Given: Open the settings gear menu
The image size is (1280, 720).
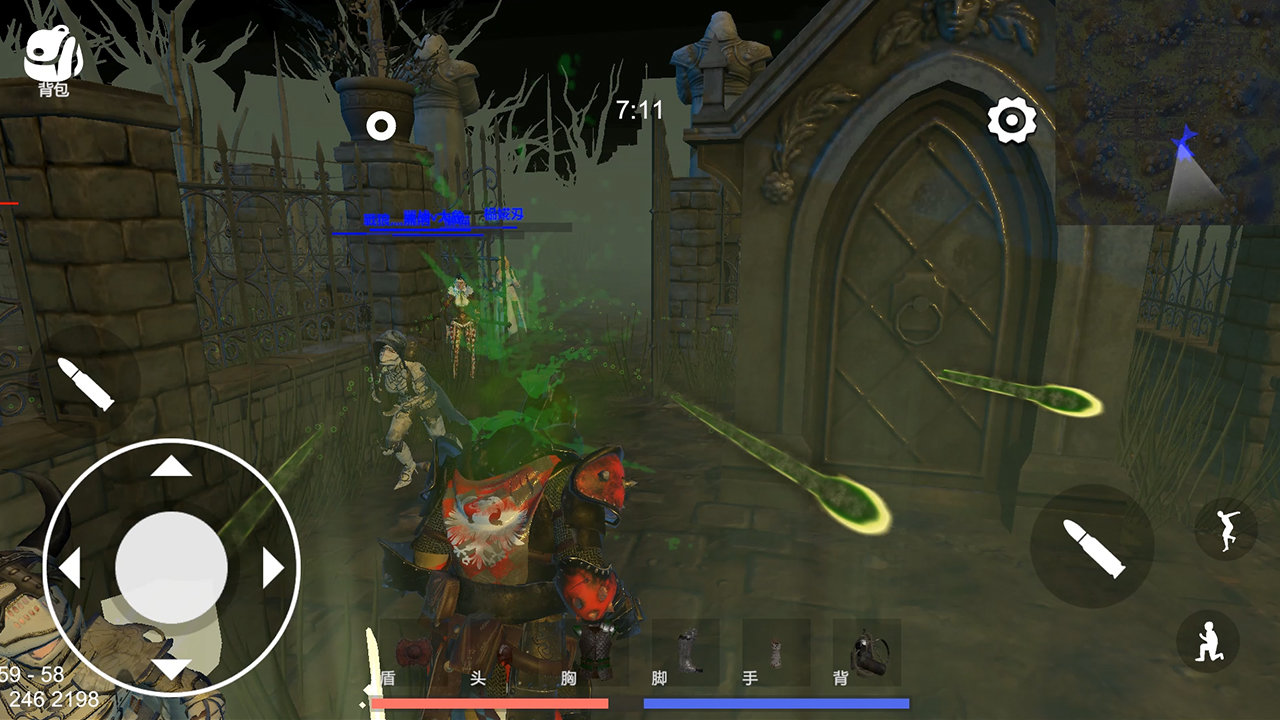Looking at the screenshot, I should coord(1011,121).
